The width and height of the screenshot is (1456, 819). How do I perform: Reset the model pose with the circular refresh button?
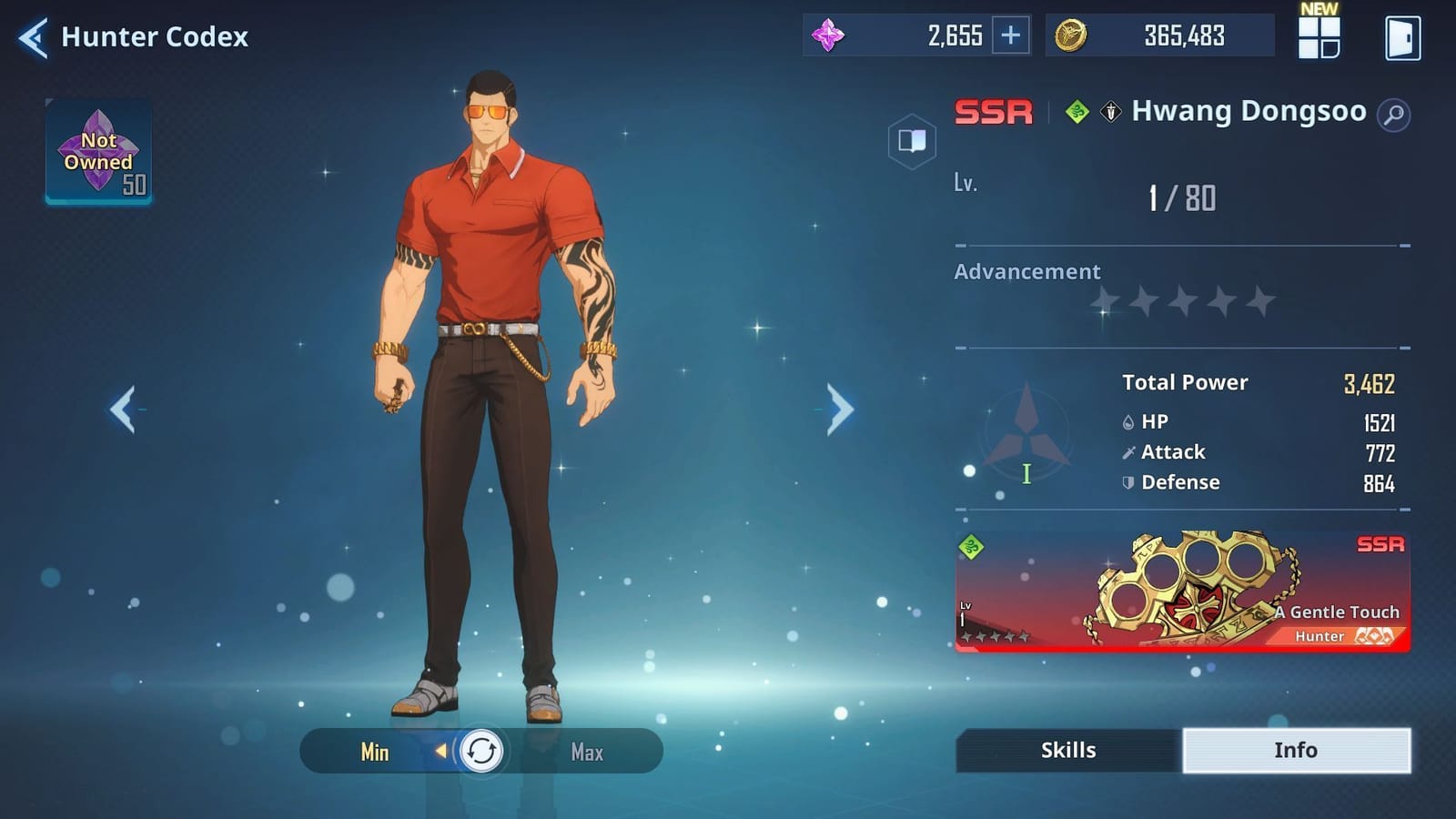point(480,752)
